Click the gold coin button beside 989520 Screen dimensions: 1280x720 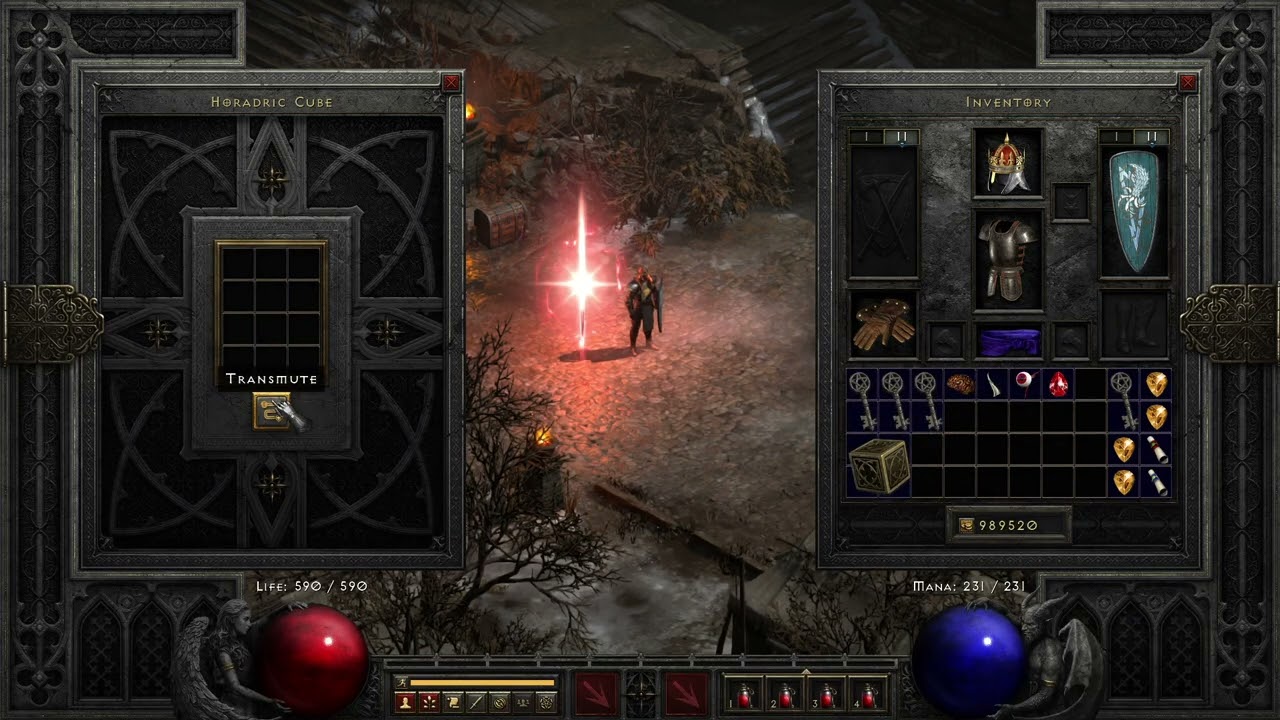point(967,525)
